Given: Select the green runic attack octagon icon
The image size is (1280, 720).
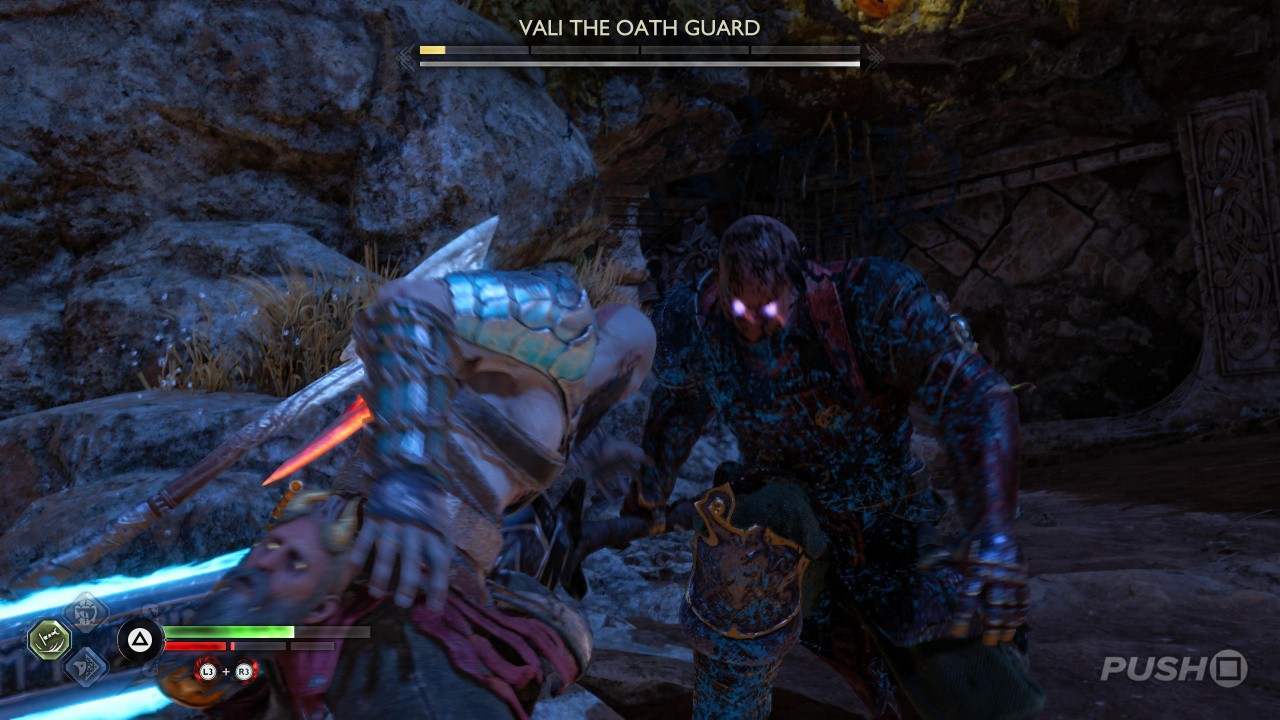Looking at the screenshot, I should tap(48, 638).
